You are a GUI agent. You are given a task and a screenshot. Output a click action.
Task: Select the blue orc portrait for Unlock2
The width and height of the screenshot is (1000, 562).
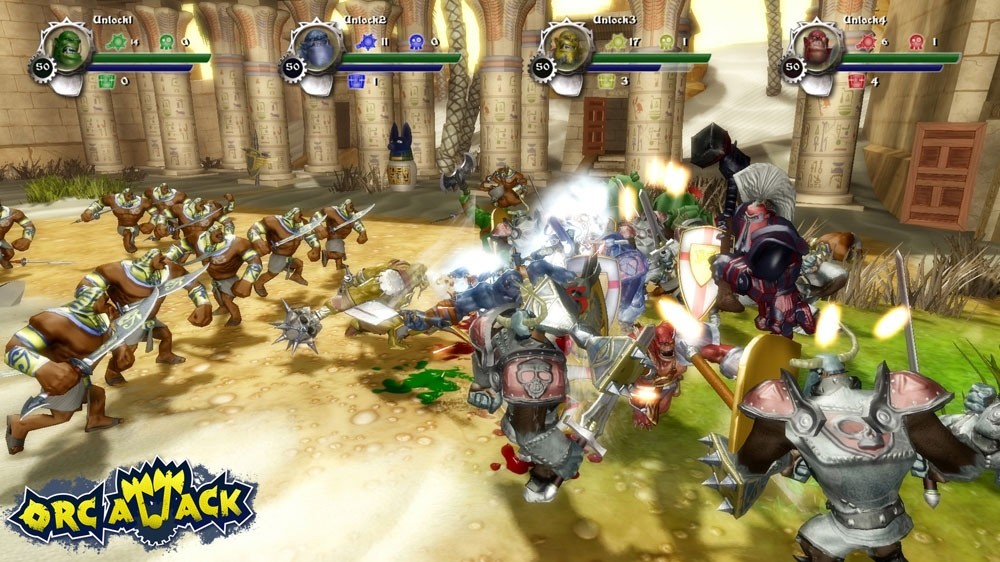(x=318, y=47)
